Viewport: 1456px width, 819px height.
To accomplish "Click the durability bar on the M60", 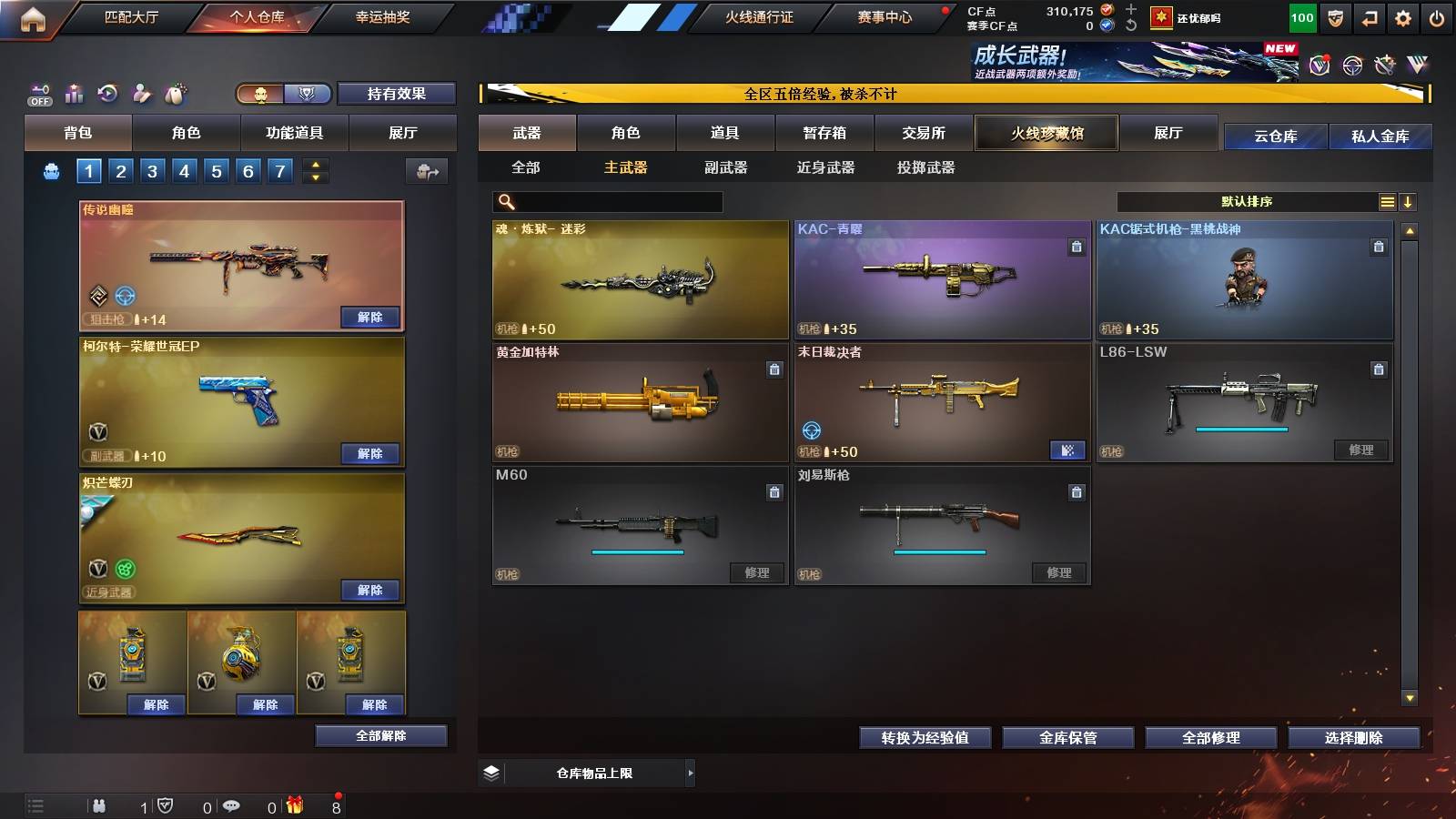I will pos(637,552).
